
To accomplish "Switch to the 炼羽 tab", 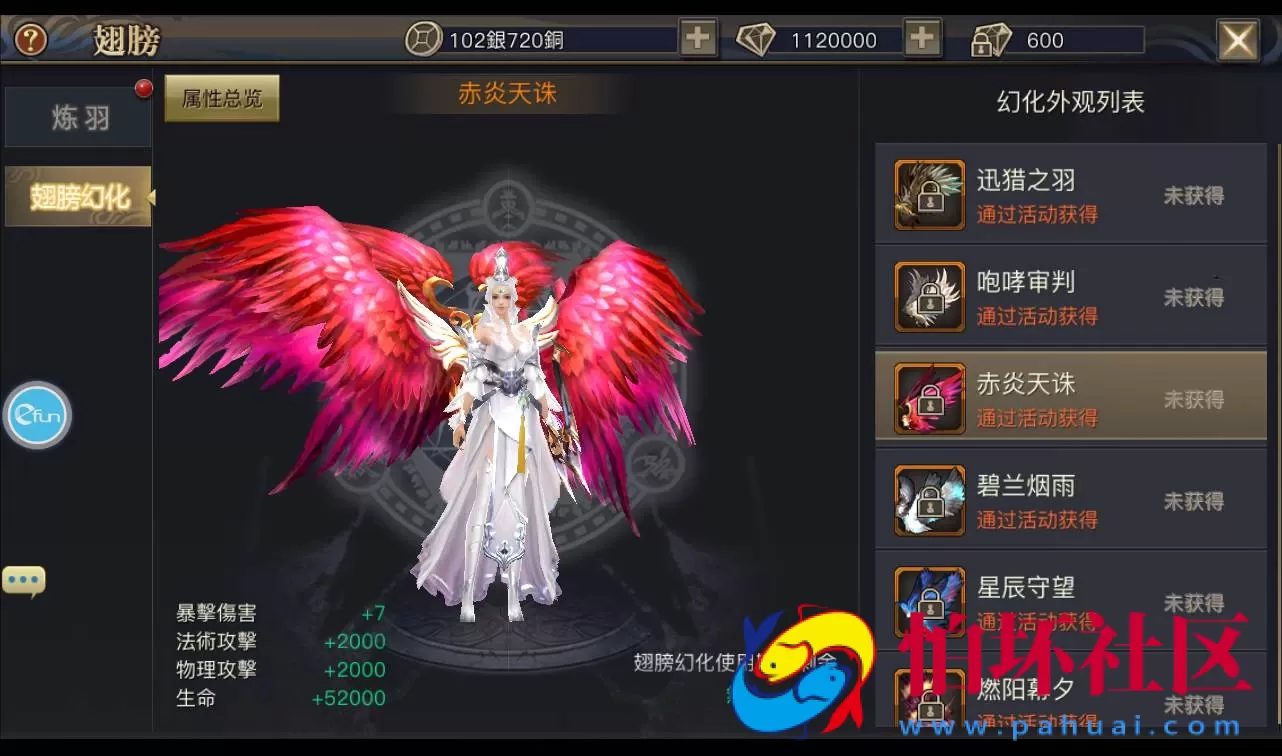I will [x=77, y=116].
